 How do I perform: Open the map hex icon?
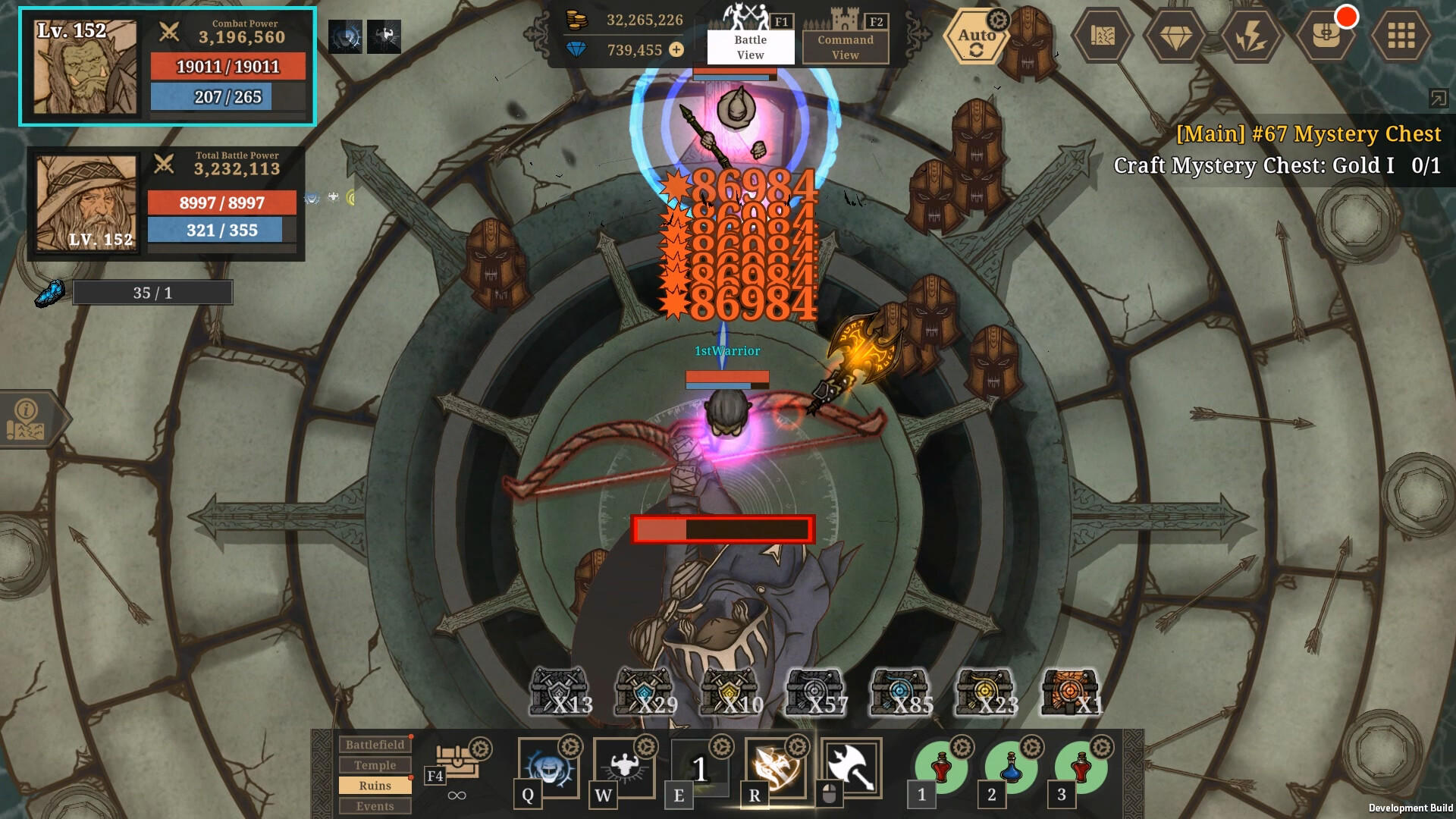pos(1101,34)
